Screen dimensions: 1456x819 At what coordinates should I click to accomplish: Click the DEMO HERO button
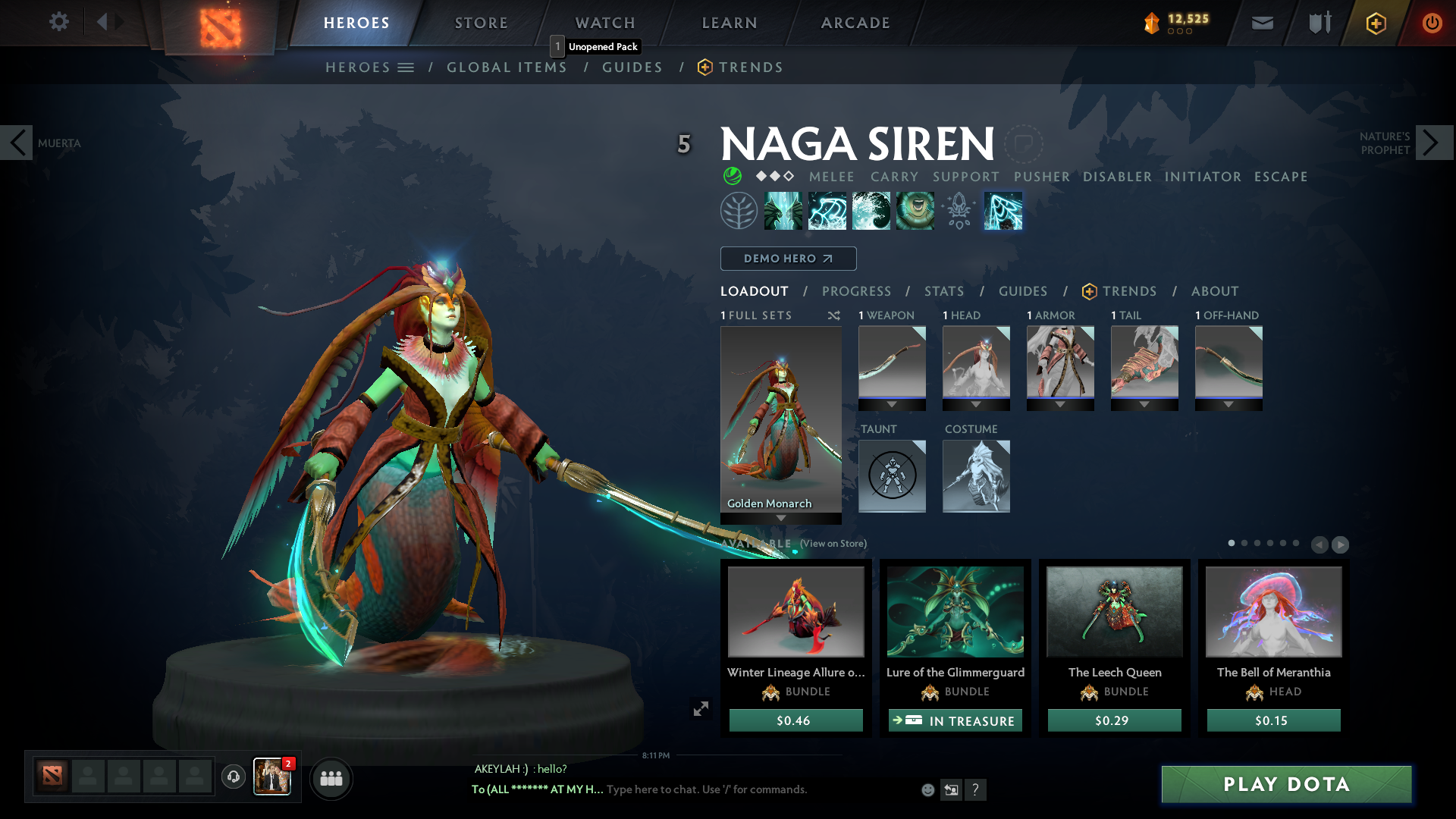coord(788,259)
